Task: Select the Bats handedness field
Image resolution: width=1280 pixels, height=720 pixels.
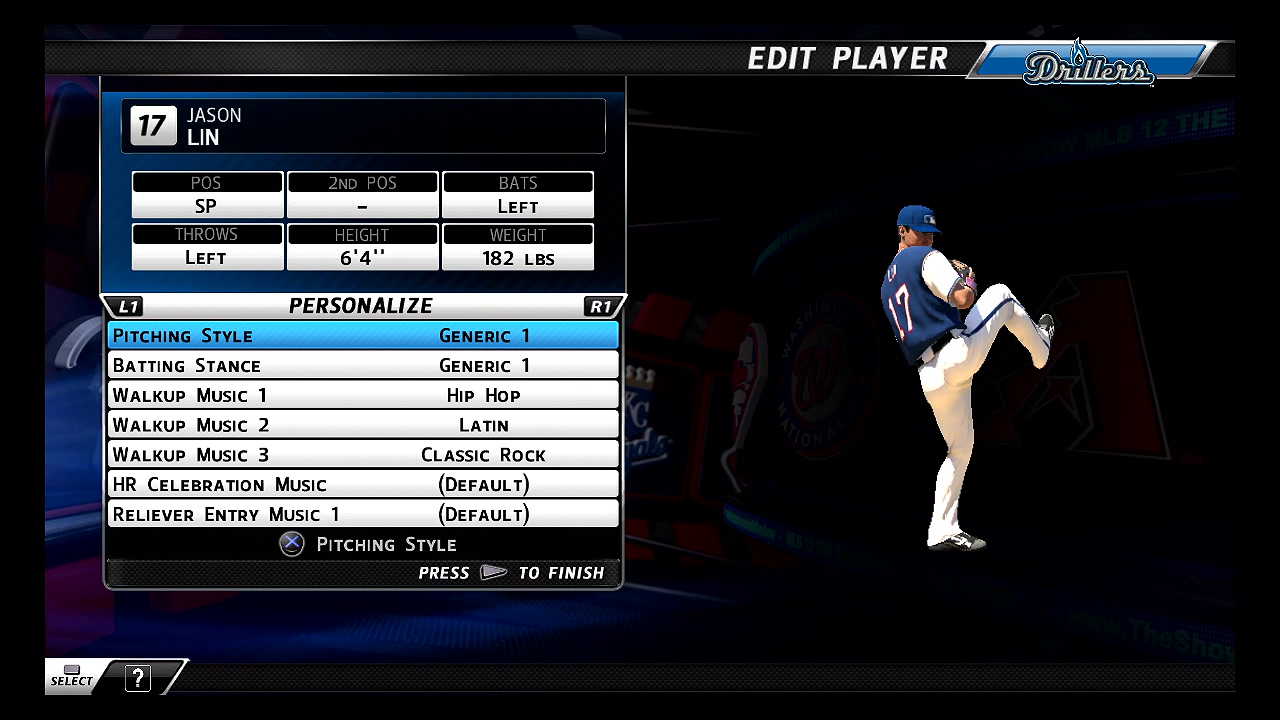Action: (518, 196)
